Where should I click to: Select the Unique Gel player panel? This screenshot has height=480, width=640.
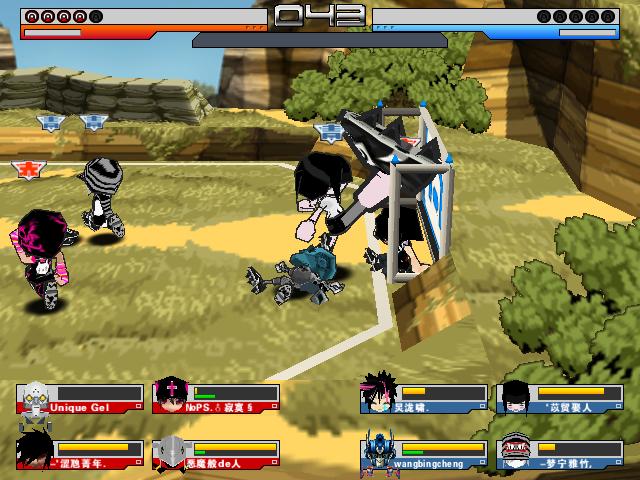(x=78, y=399)
